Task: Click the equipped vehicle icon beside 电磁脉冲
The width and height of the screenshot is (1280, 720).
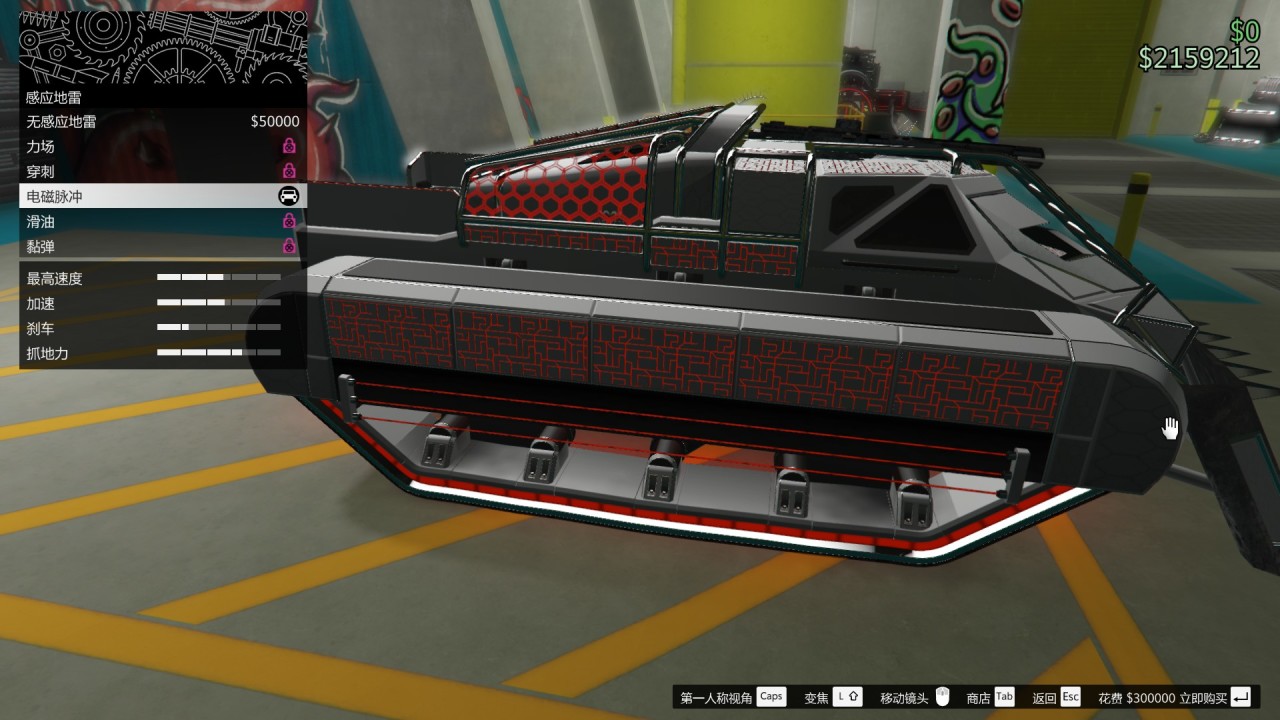Action: (289, 196)
